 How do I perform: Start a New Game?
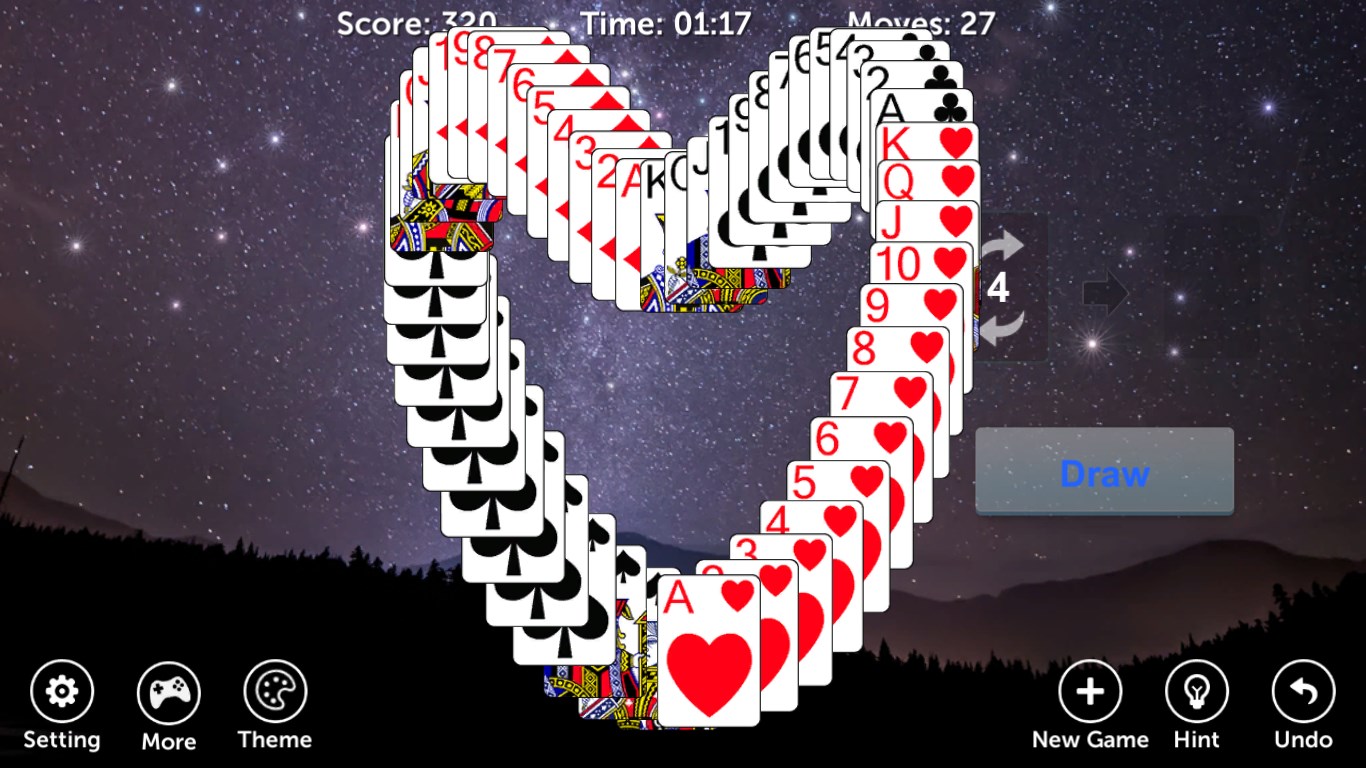click(x=1090, y=689)
